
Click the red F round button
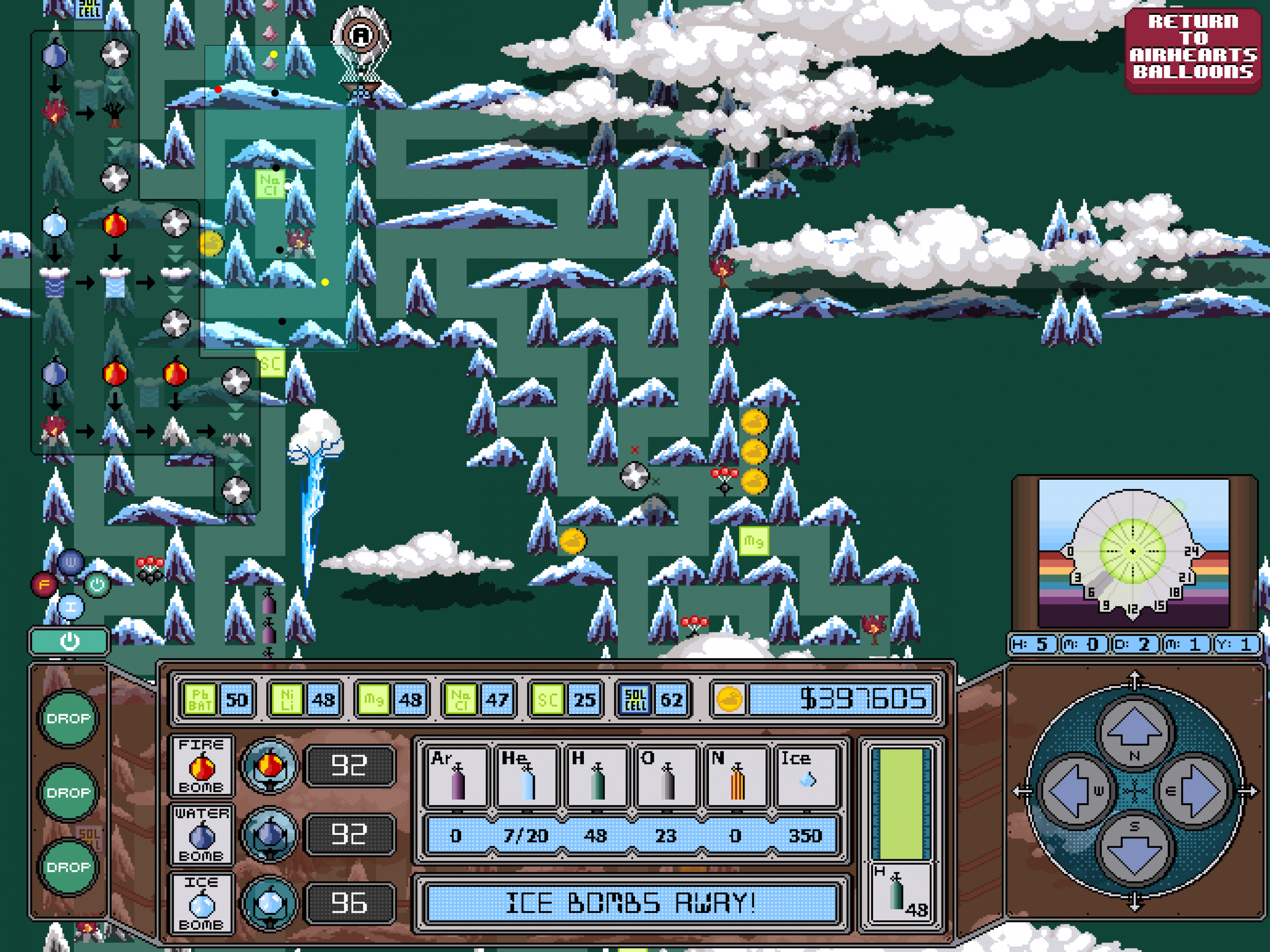pos(44,584)
